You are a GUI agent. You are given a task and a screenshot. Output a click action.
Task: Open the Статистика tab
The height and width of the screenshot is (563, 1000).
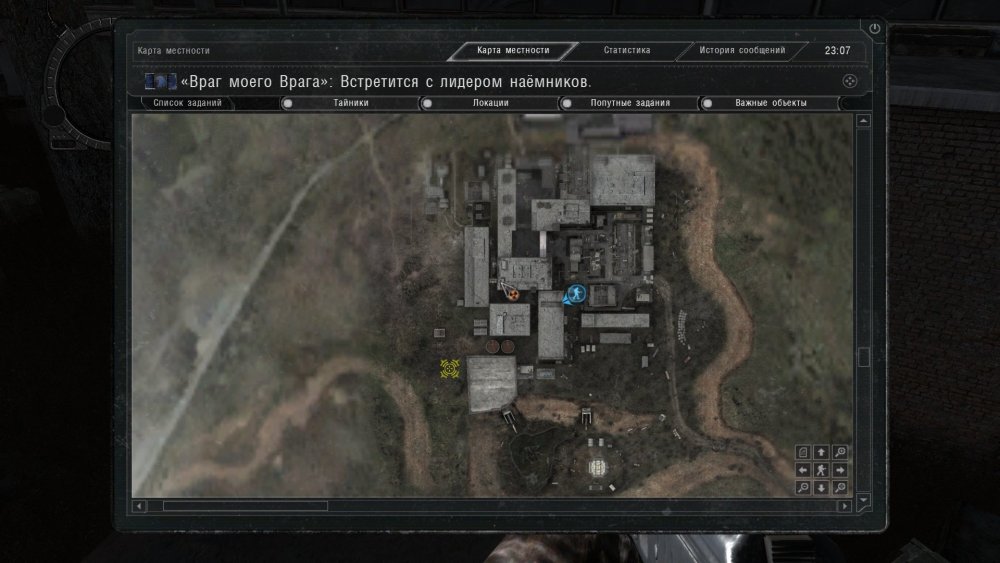pos(627,50)
